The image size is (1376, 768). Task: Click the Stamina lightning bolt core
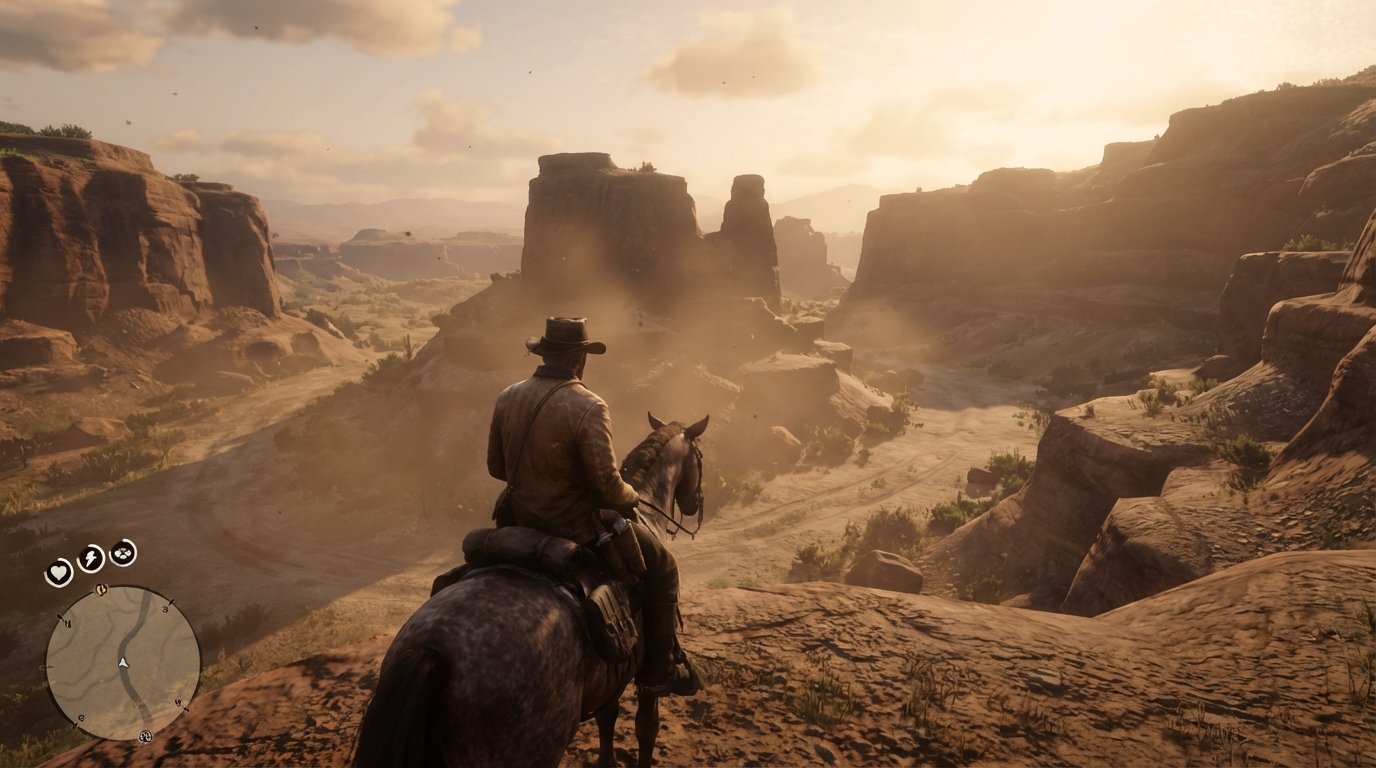point(90,558)
